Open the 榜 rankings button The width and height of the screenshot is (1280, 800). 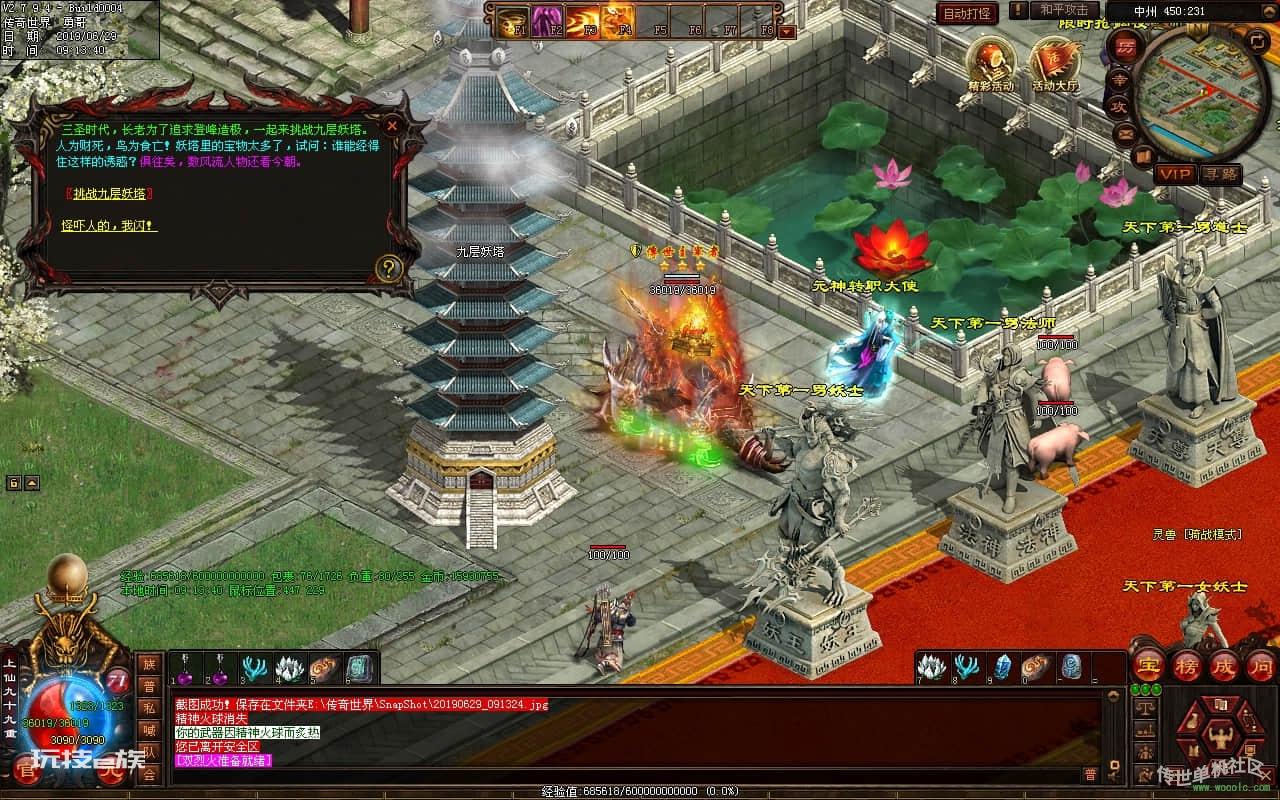pos(1187,665)
